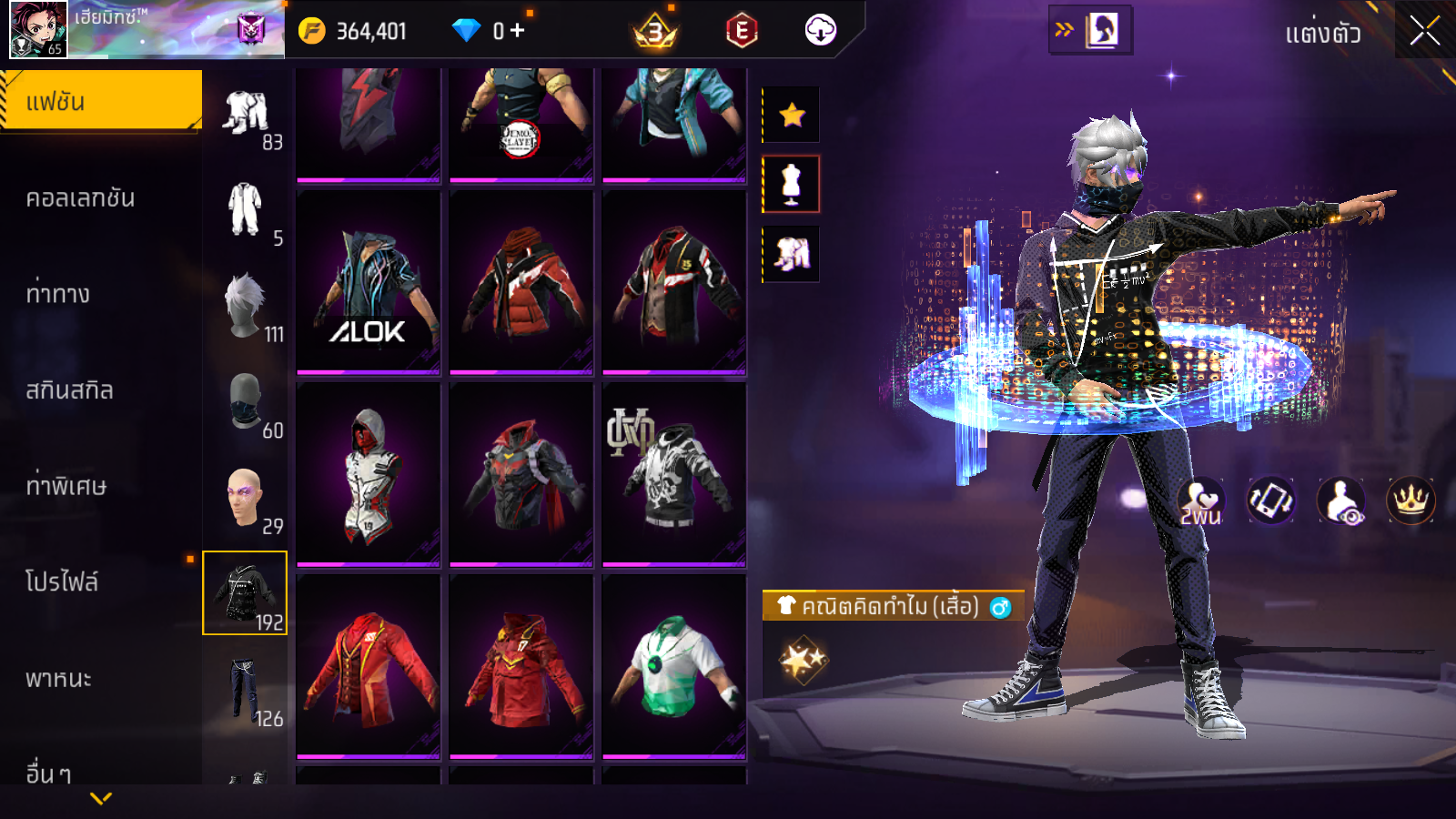Go to the โปรไฟล์ profile tab
This screenshot has width=1456, height=819.
point(62,582)
